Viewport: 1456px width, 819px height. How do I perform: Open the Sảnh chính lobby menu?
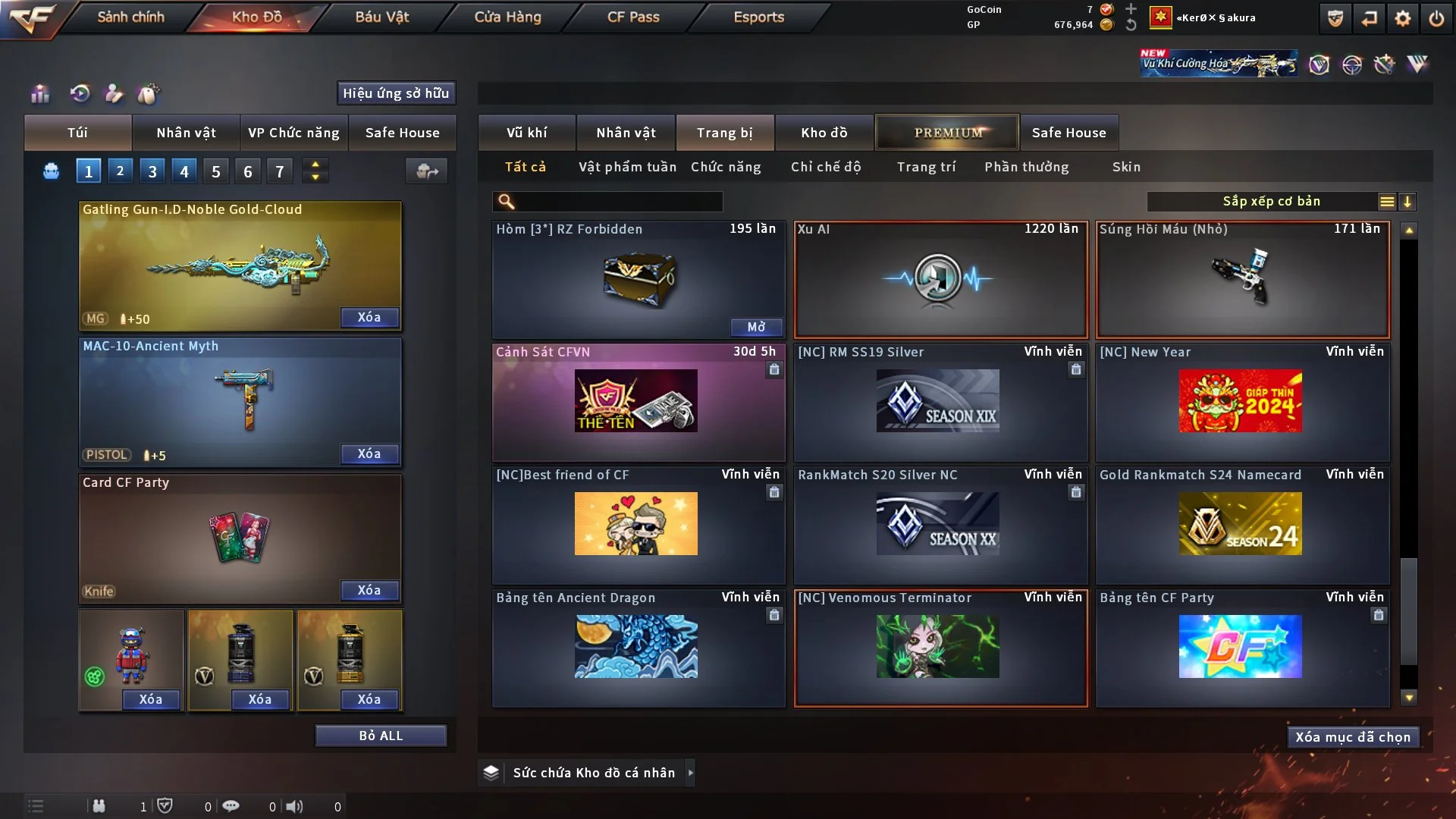(x=130, y=17)
